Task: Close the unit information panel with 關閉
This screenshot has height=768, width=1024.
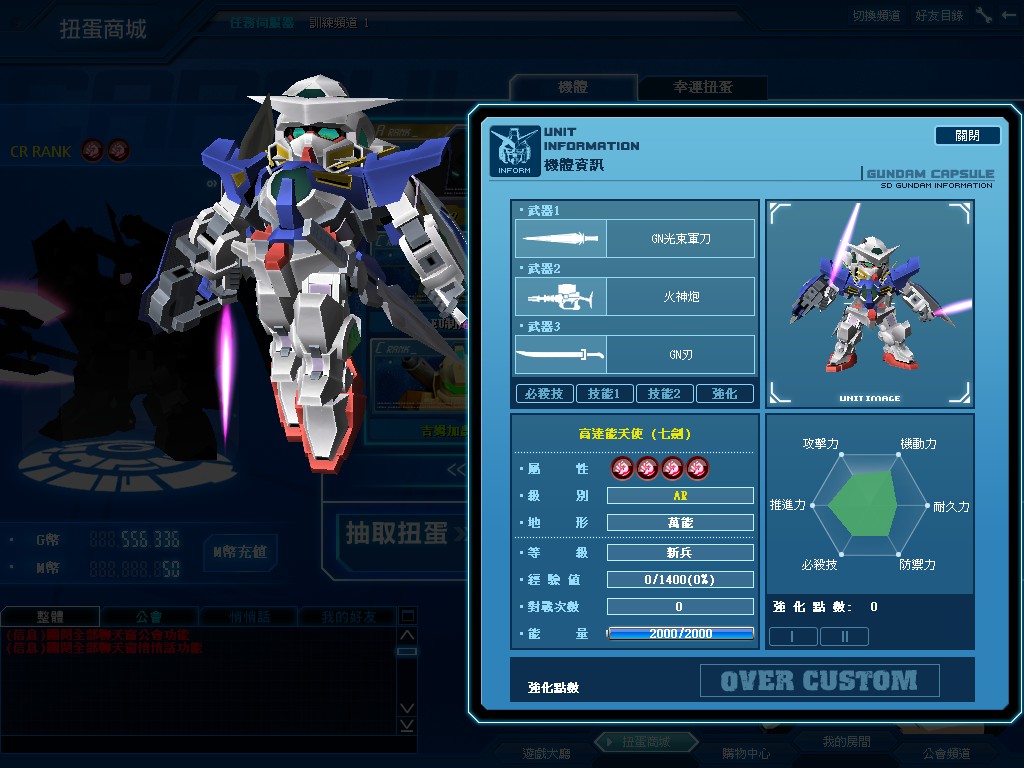Action: (x=967, y=136)
